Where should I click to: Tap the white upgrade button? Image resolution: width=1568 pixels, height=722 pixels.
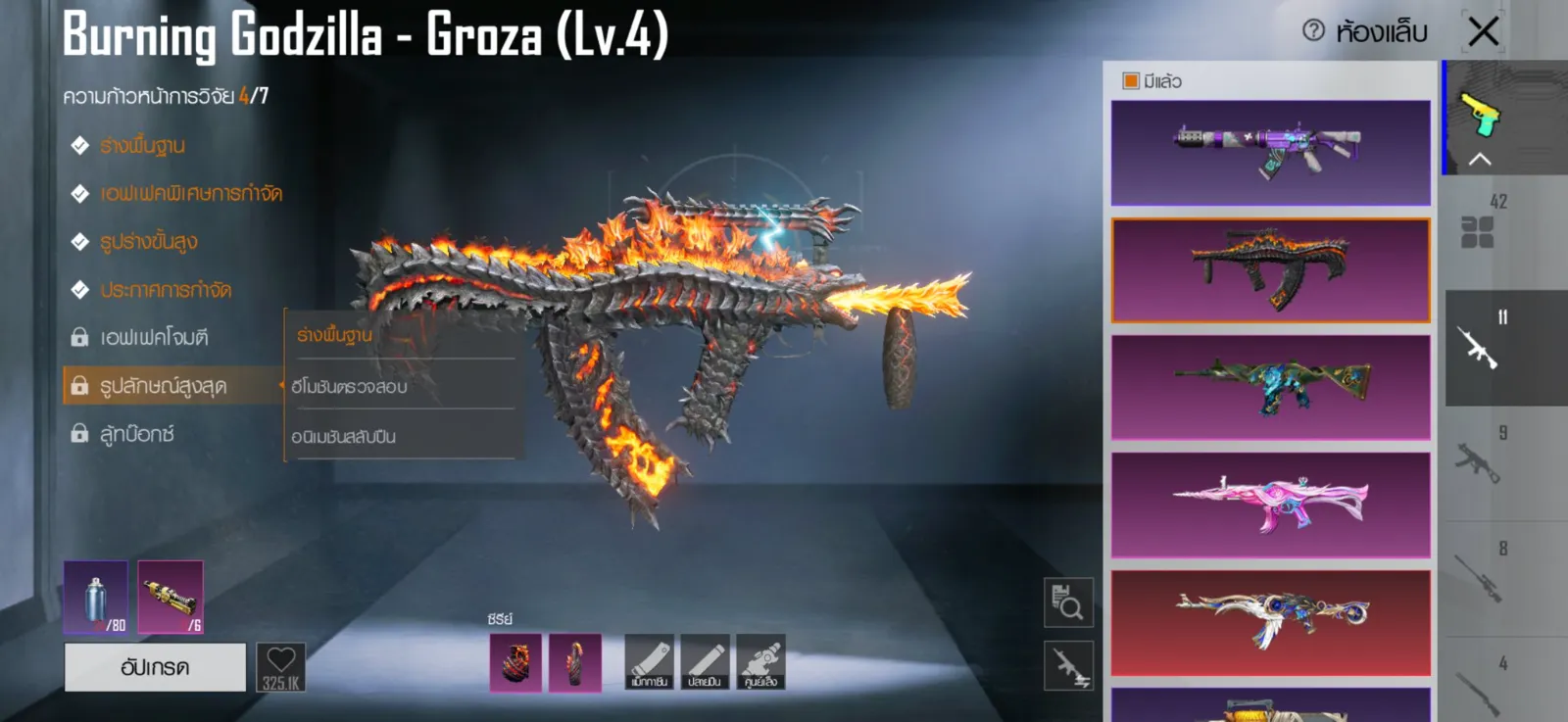[155, 667]
